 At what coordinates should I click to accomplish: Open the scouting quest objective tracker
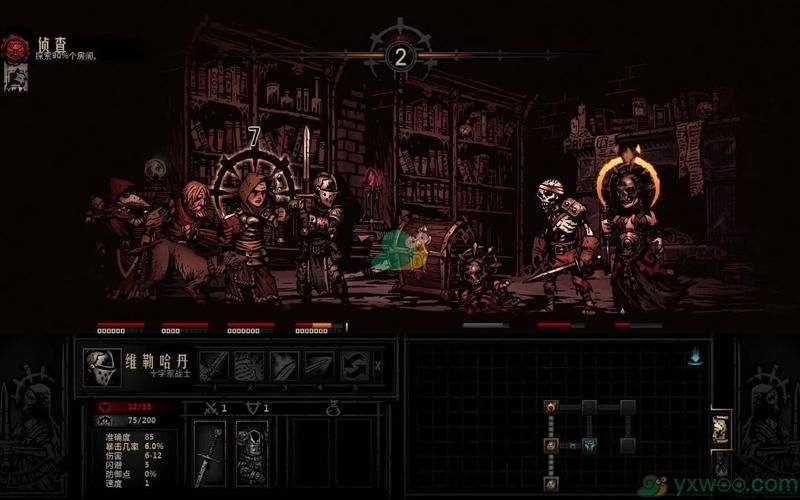[x=16, y=48]
